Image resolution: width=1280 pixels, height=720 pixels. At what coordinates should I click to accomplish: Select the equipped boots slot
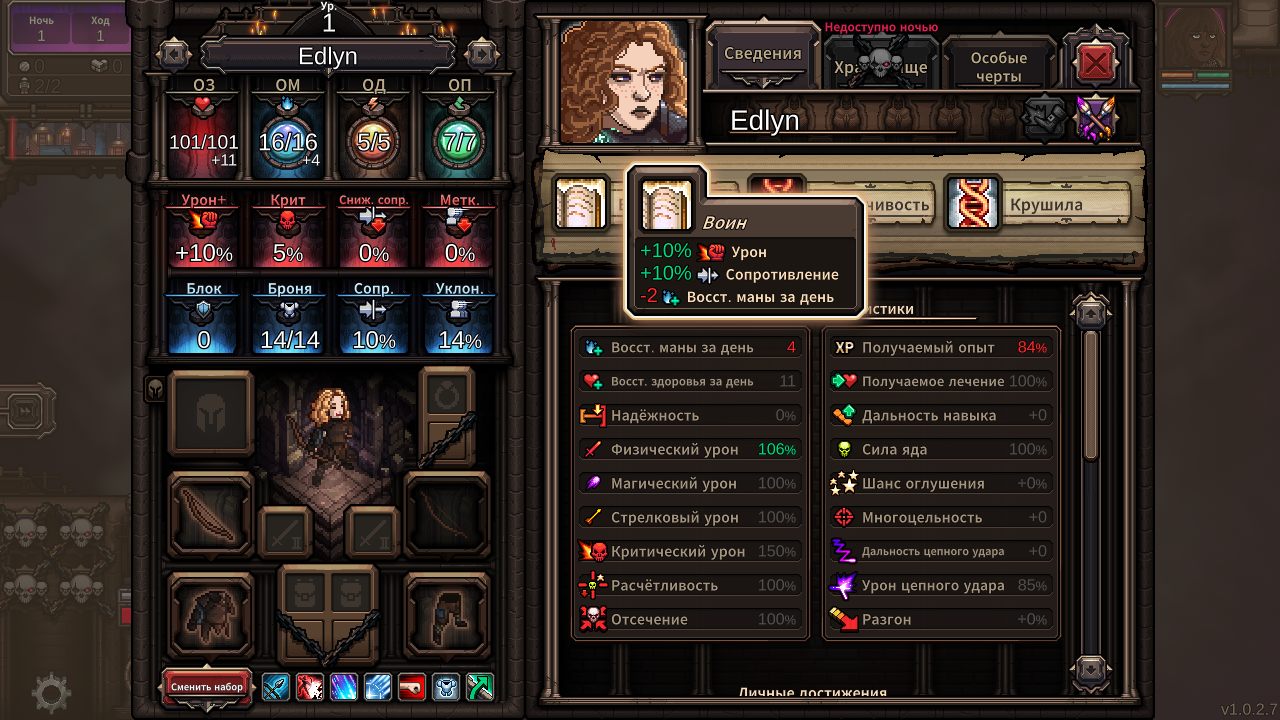(446, 614)
